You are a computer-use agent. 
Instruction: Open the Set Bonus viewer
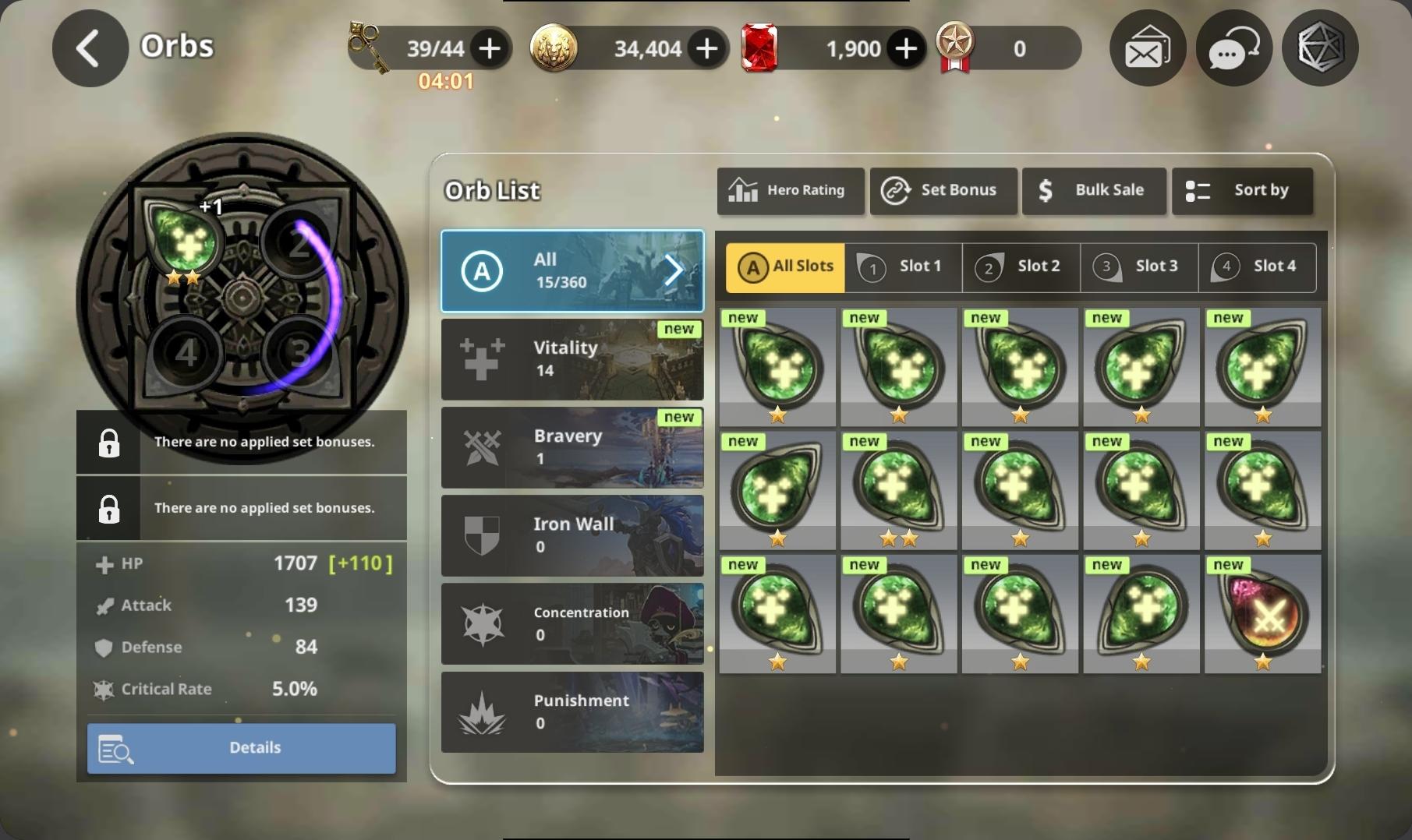coord(943,191)
